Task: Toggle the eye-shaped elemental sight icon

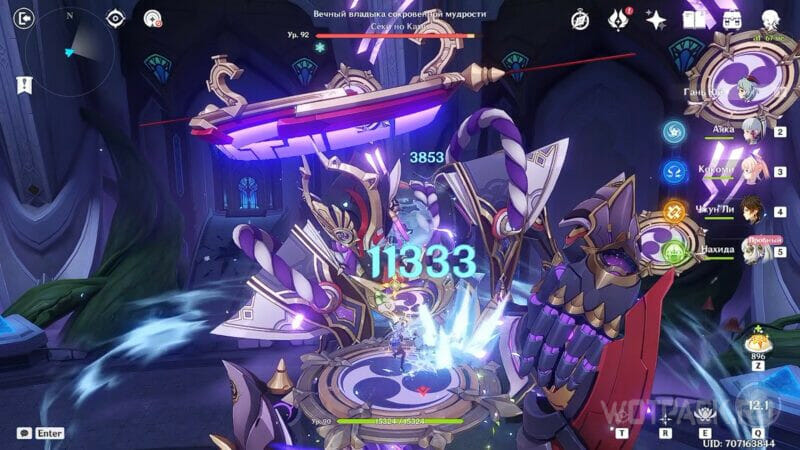Action: [116, 18]
